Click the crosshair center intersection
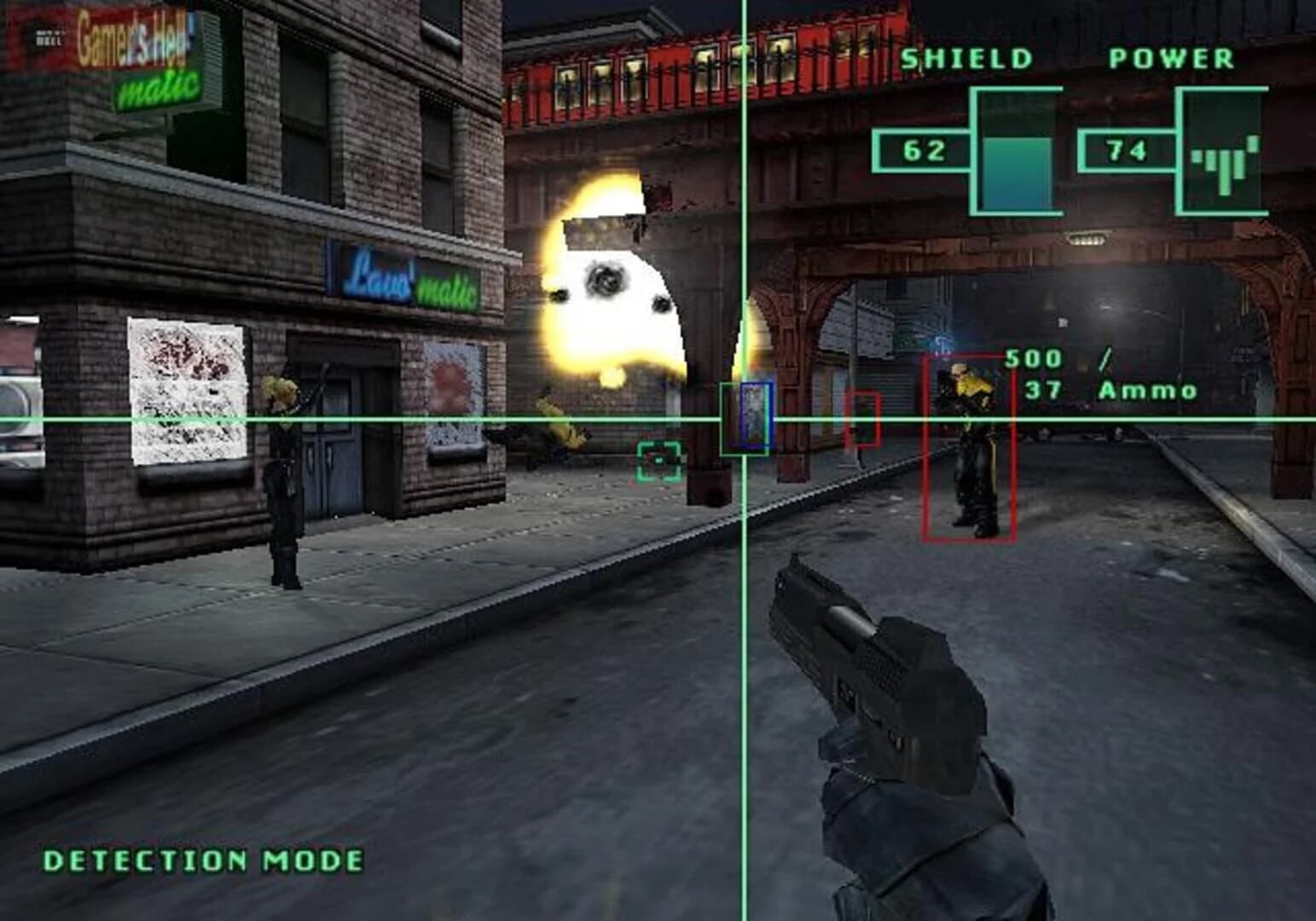 [744, 418]
